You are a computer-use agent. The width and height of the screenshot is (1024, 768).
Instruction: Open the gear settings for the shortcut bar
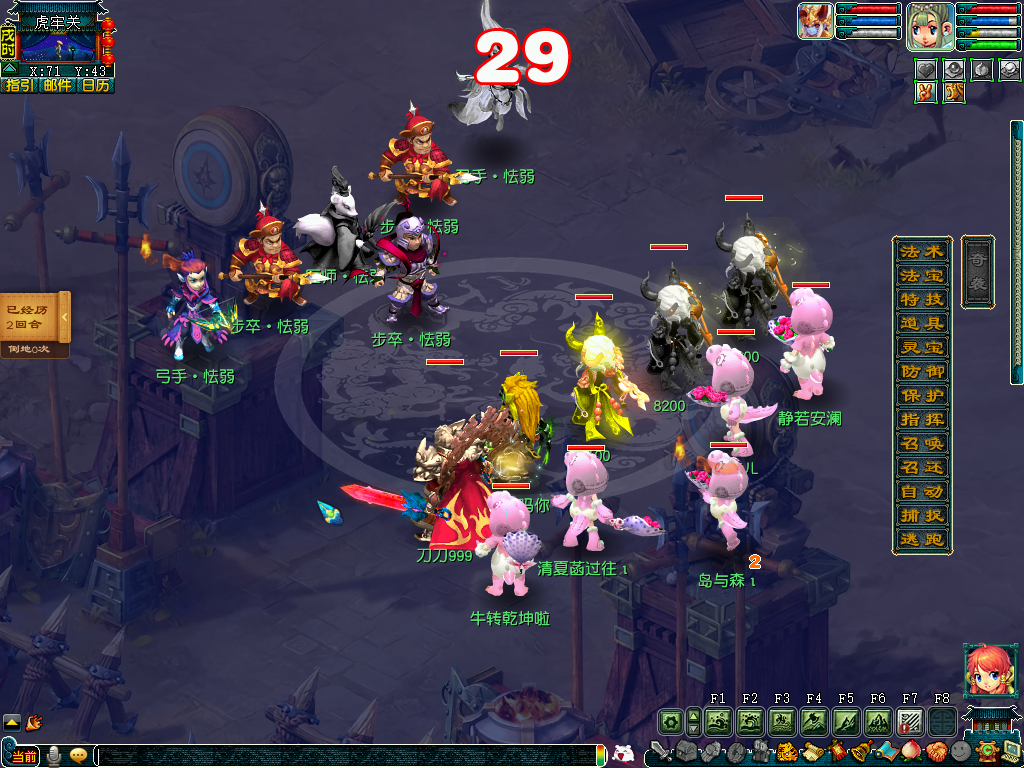pyautogui.click(x=669, y=721)
